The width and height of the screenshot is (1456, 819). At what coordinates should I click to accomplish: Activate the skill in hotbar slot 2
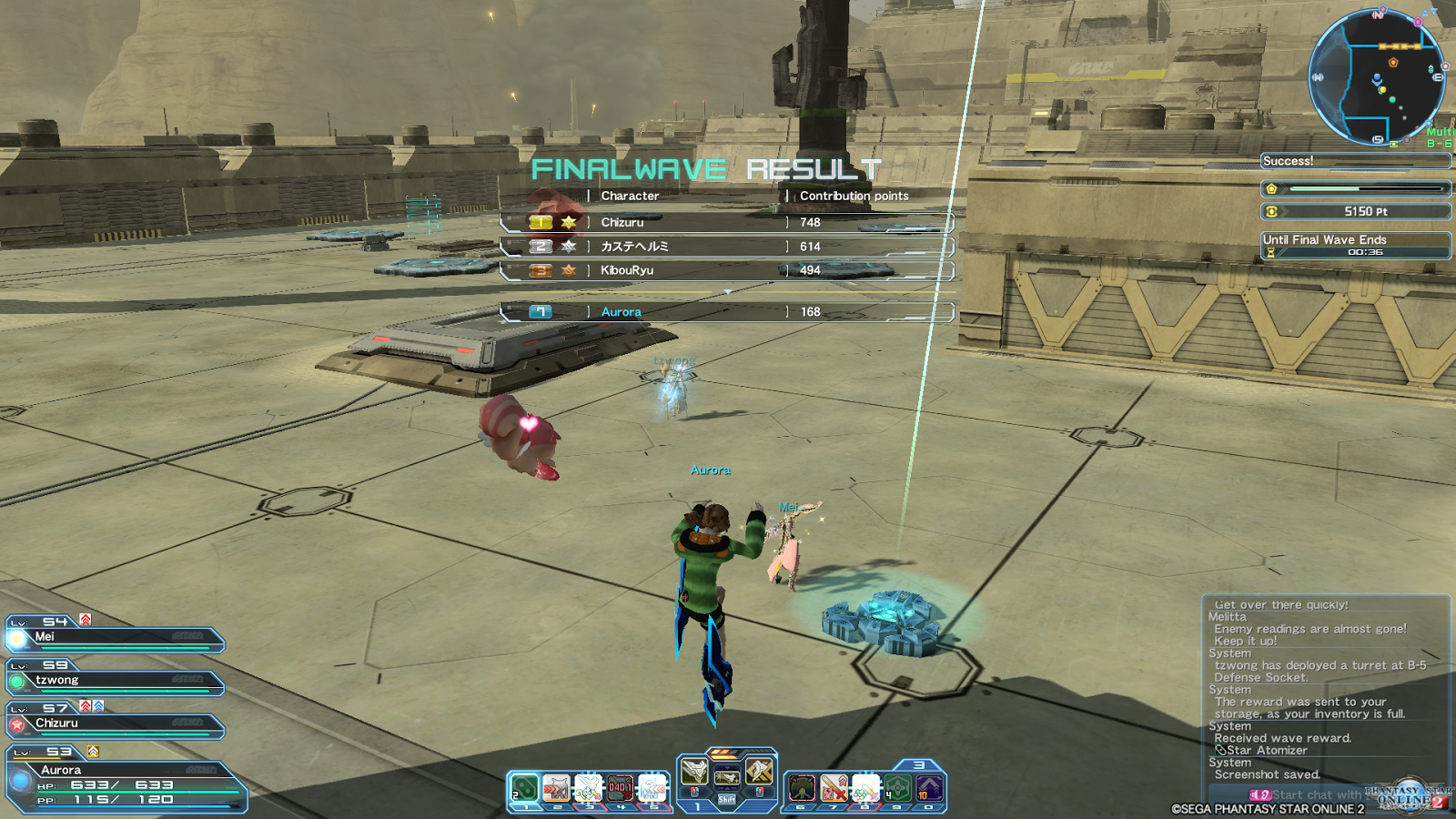click(556, 787)
